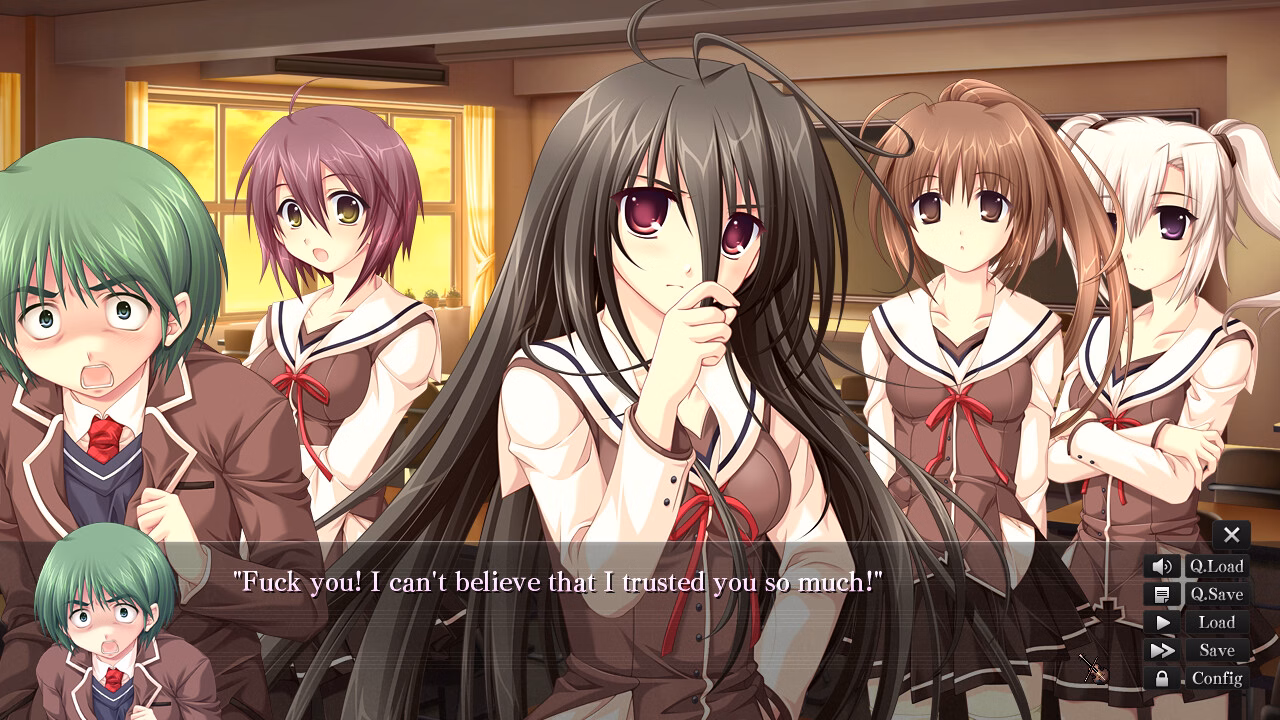This screenshot has height=720, width=1280.
Task: Select the speaker icon beside Q.Load
Action: click(x=1160, y=565)
